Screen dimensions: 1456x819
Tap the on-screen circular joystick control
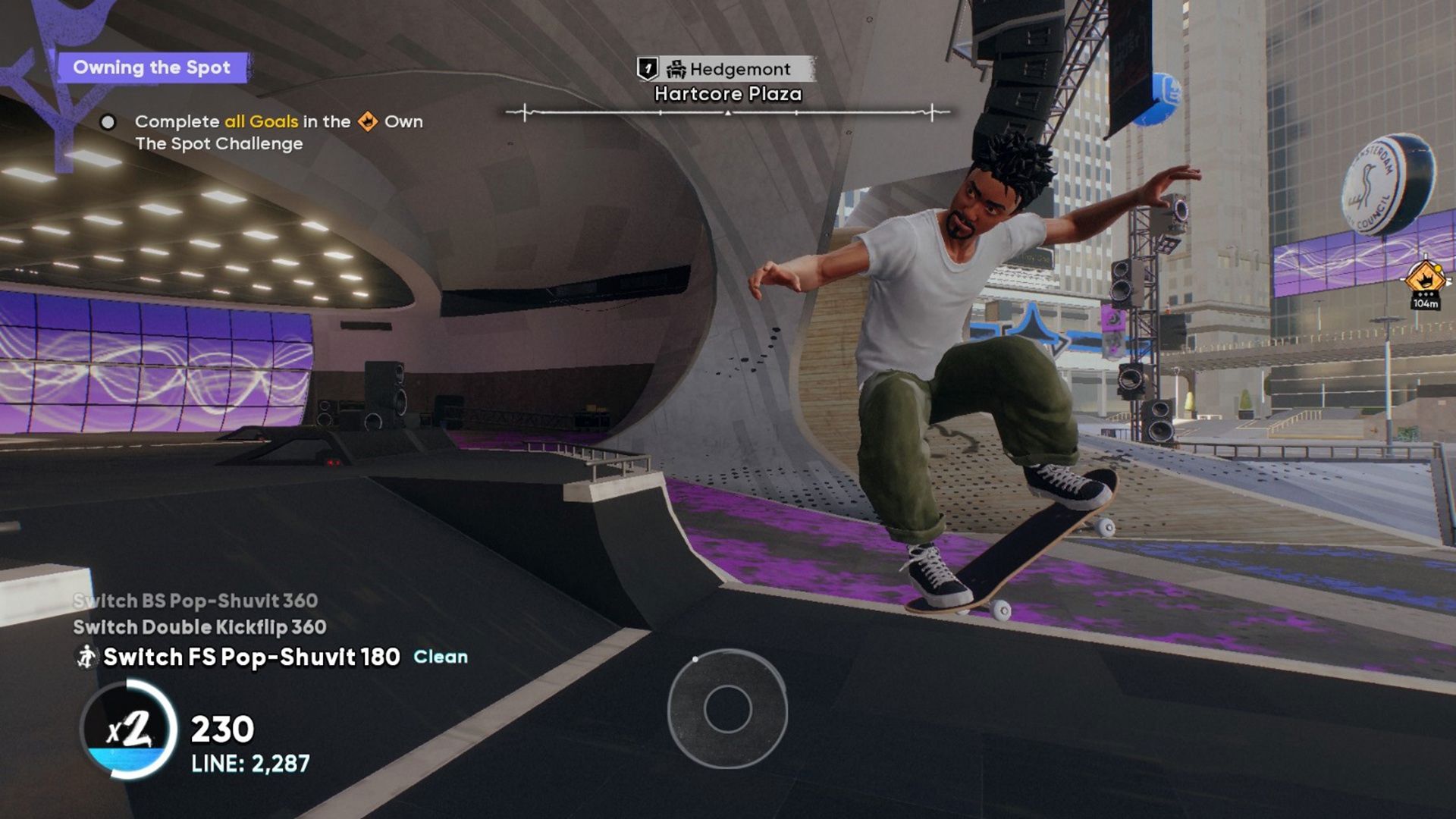click(727, 708)
